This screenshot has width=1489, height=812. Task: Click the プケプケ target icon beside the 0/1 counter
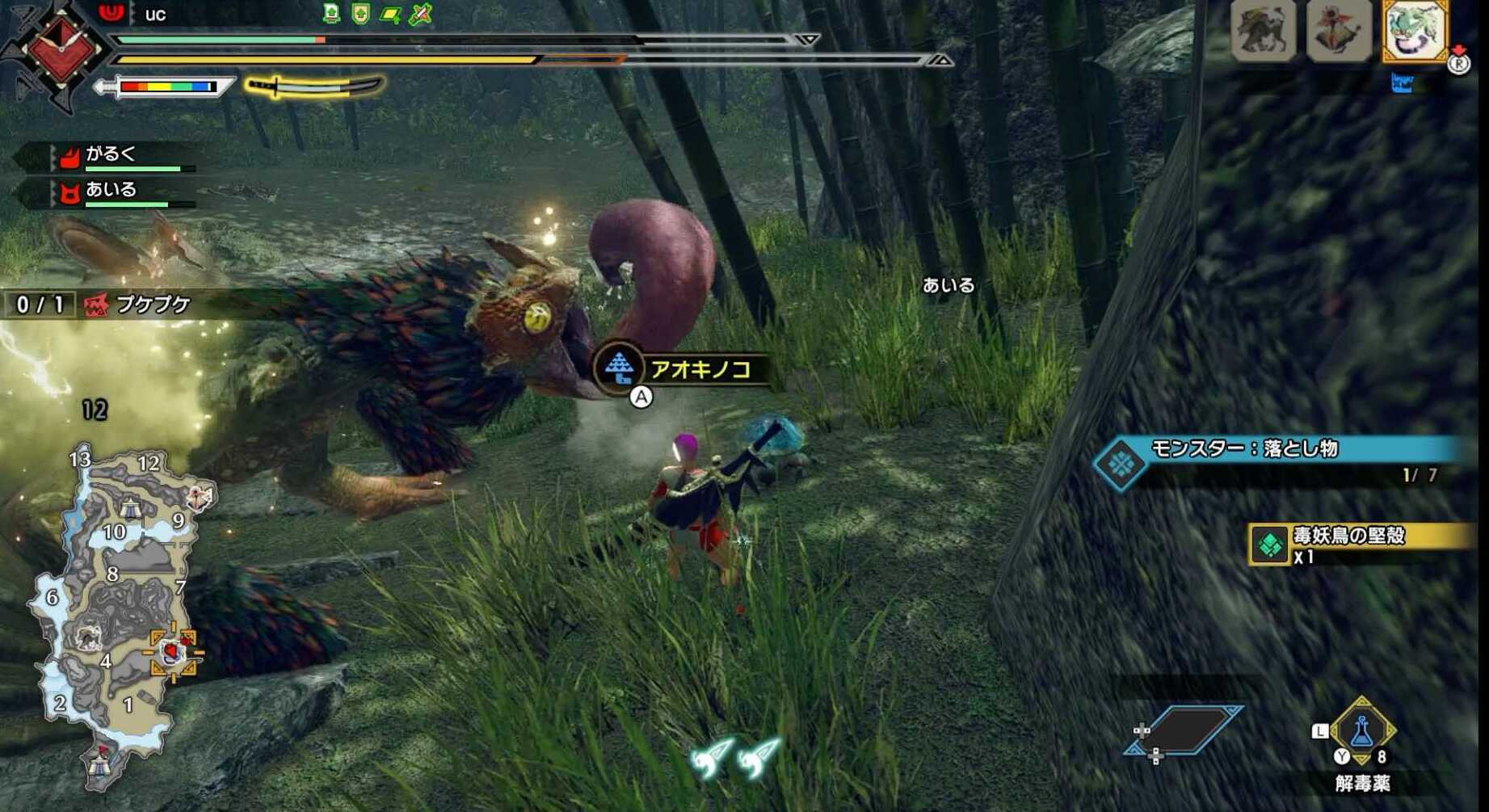97,303
